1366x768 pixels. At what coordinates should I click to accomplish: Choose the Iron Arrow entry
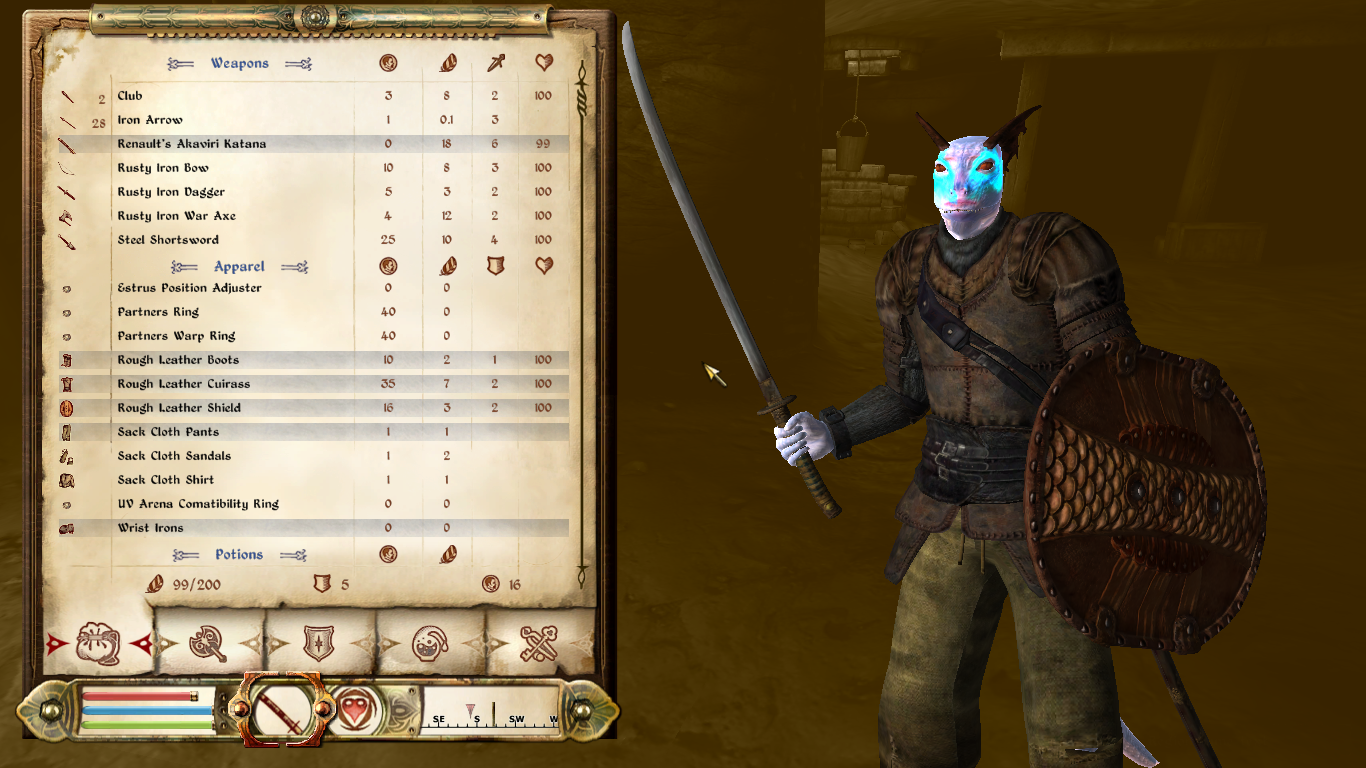tap(150, 120)
